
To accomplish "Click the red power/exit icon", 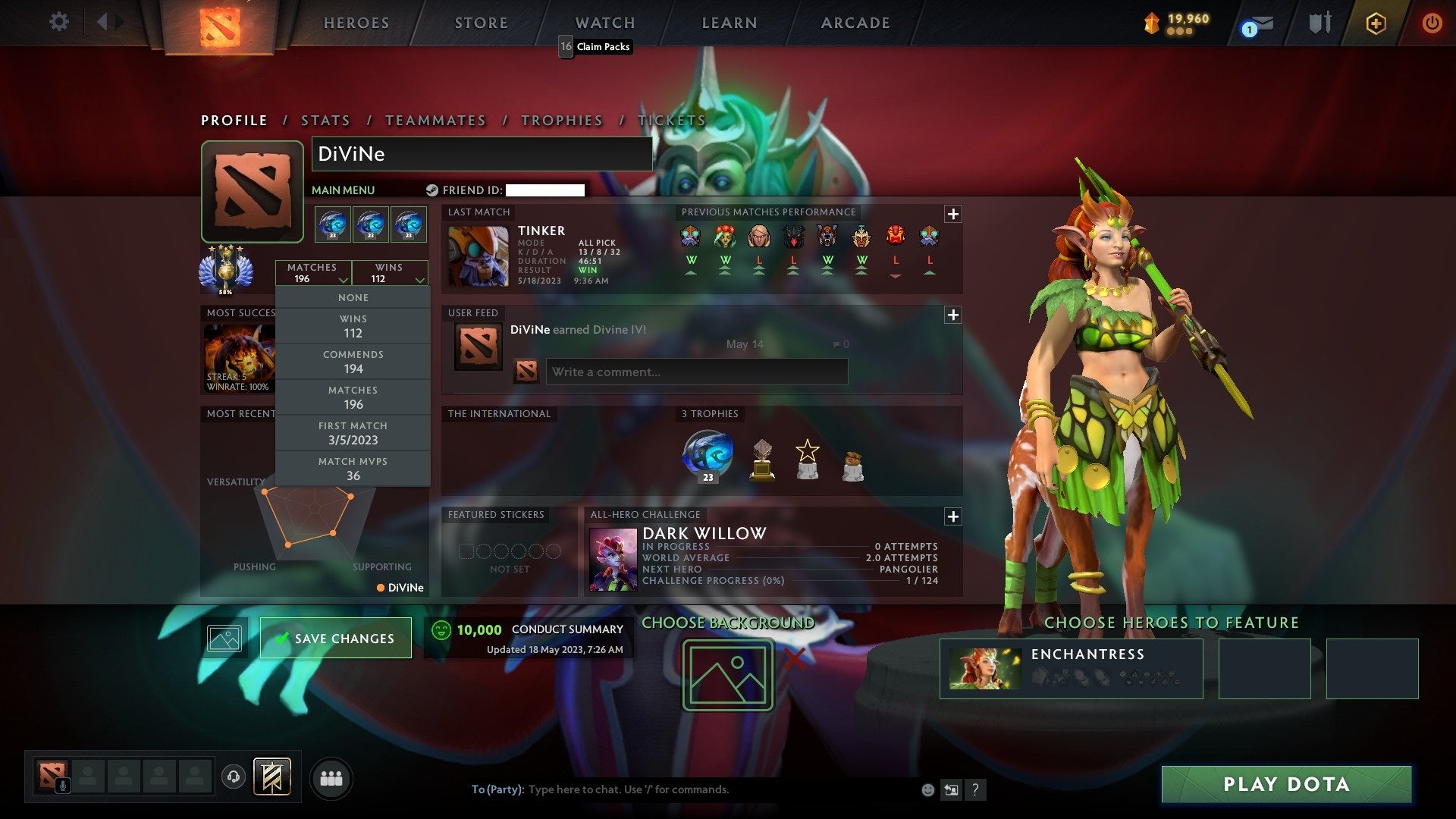I will click(x=1432, y=23).
